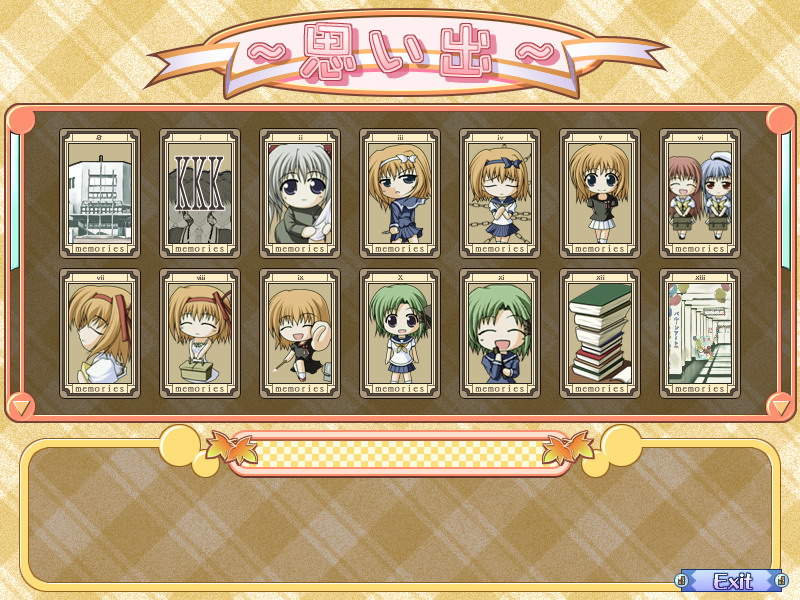
Task: Select the girl-holding-box memory card viii
Action: click(200, 334)
